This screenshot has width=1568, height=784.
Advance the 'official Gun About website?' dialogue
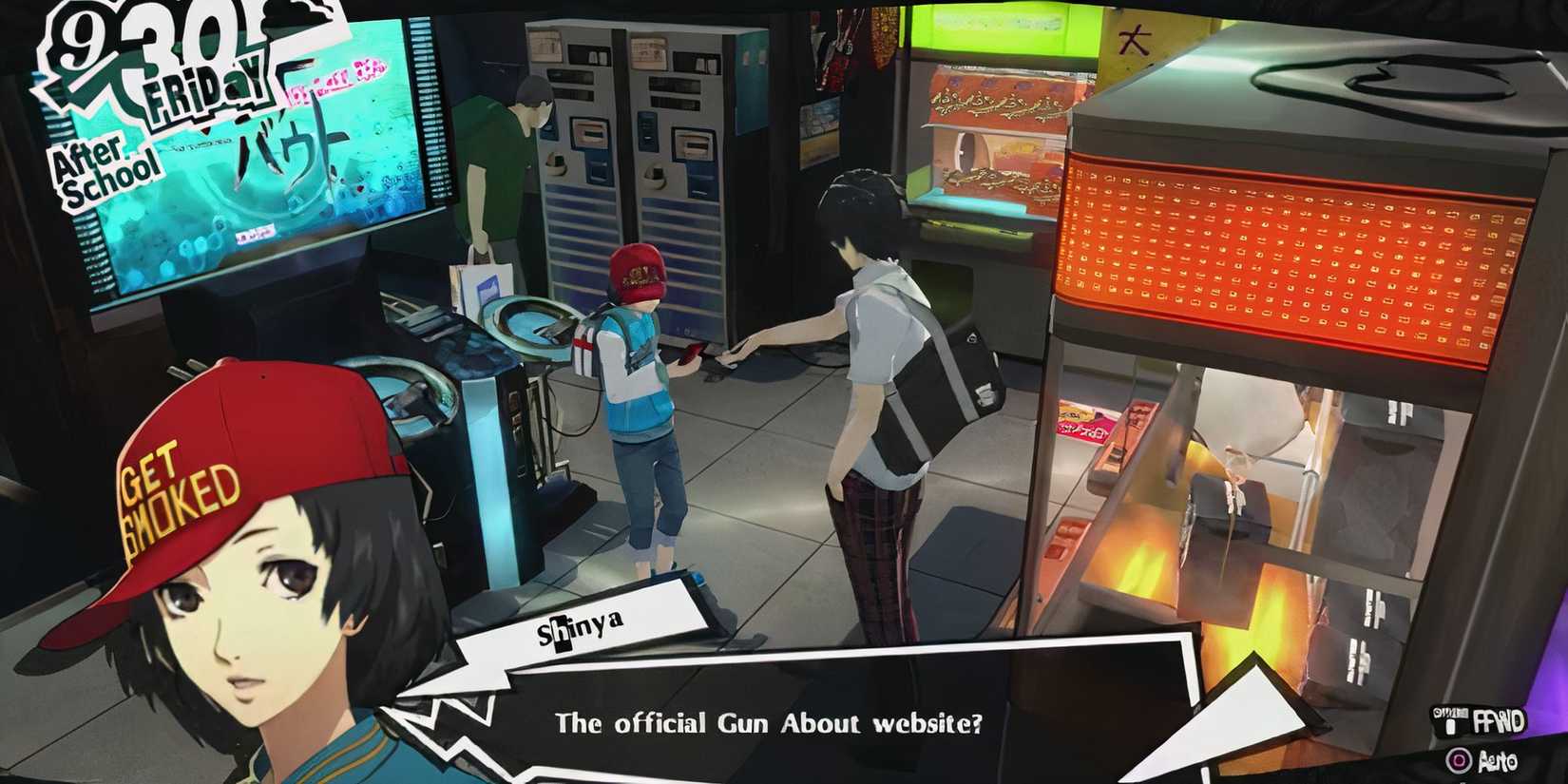(770, 722)
